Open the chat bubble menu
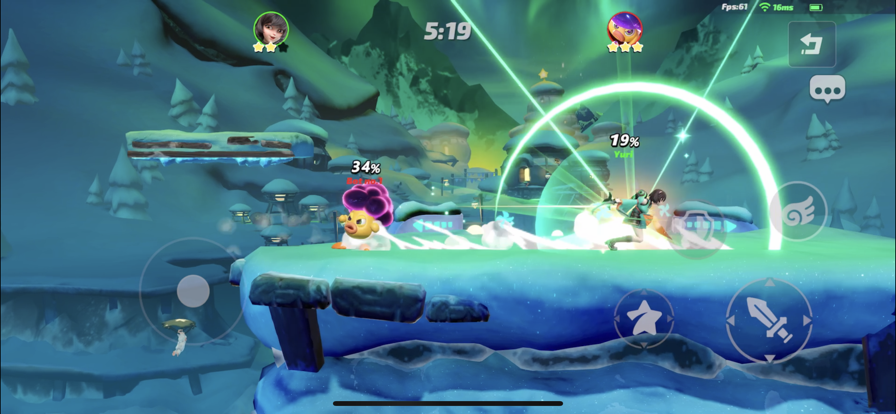 click(x=827, y=90)
